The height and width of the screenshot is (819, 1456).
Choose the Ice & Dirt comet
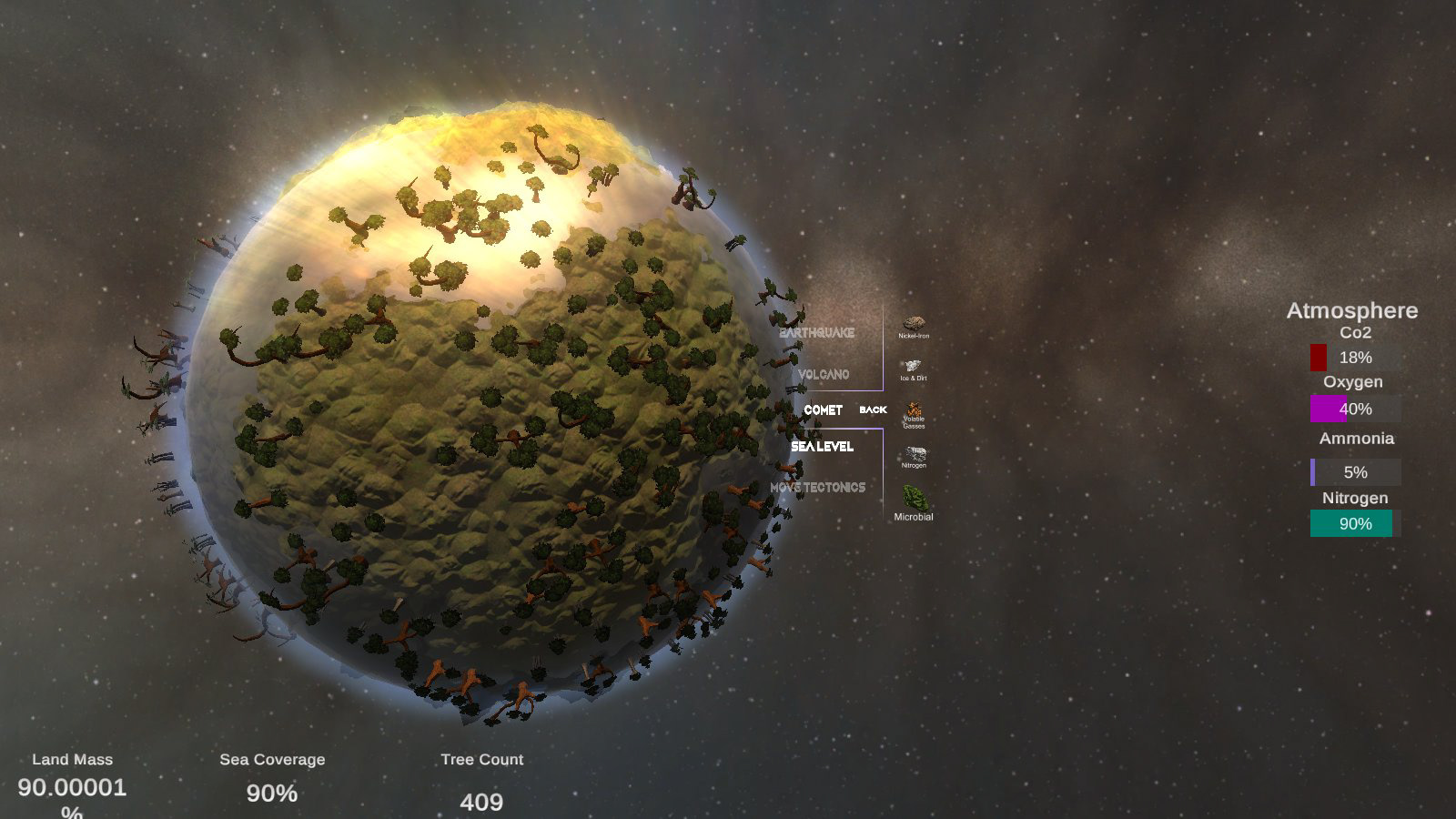click(x=913, y=366)
